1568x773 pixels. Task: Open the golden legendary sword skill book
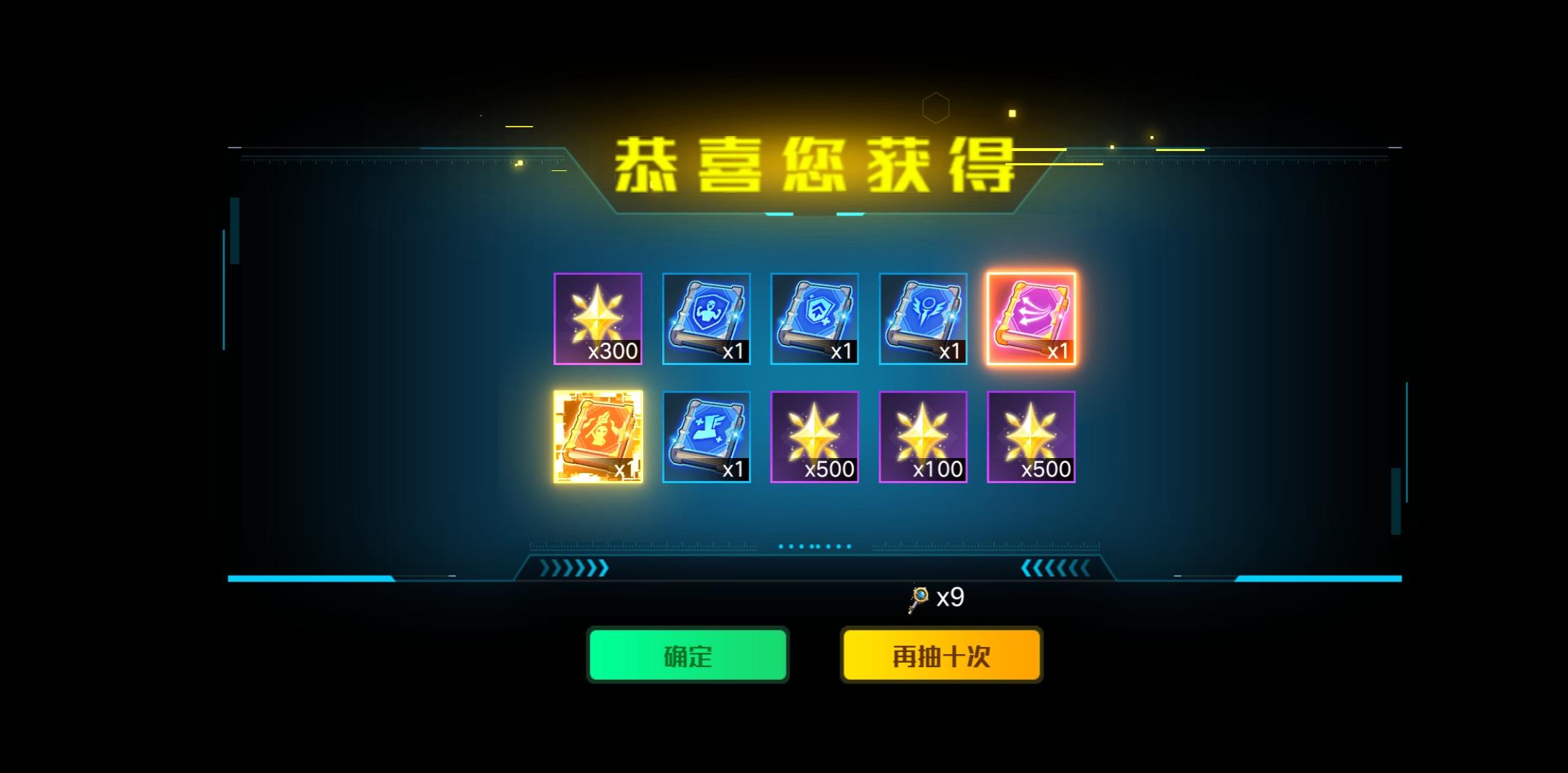pyautogui.click(x=599, y=437)
